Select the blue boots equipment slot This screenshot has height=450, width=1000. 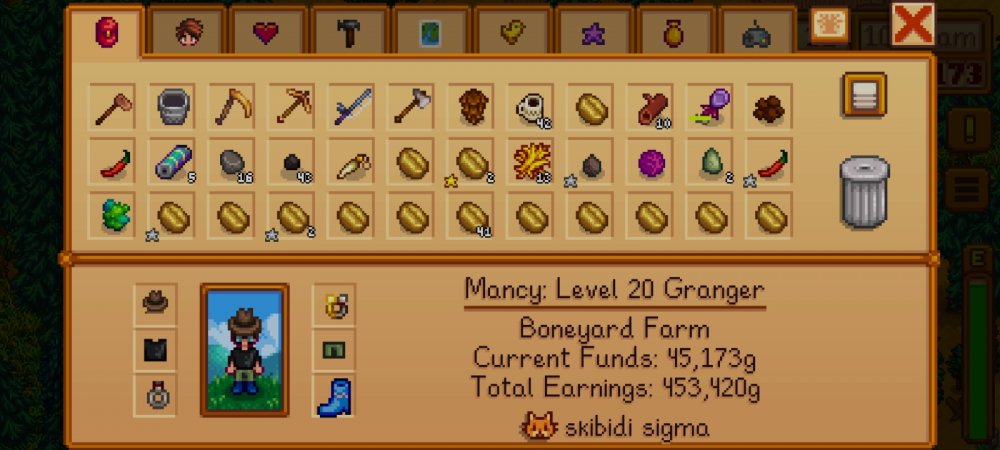(334, 397)
